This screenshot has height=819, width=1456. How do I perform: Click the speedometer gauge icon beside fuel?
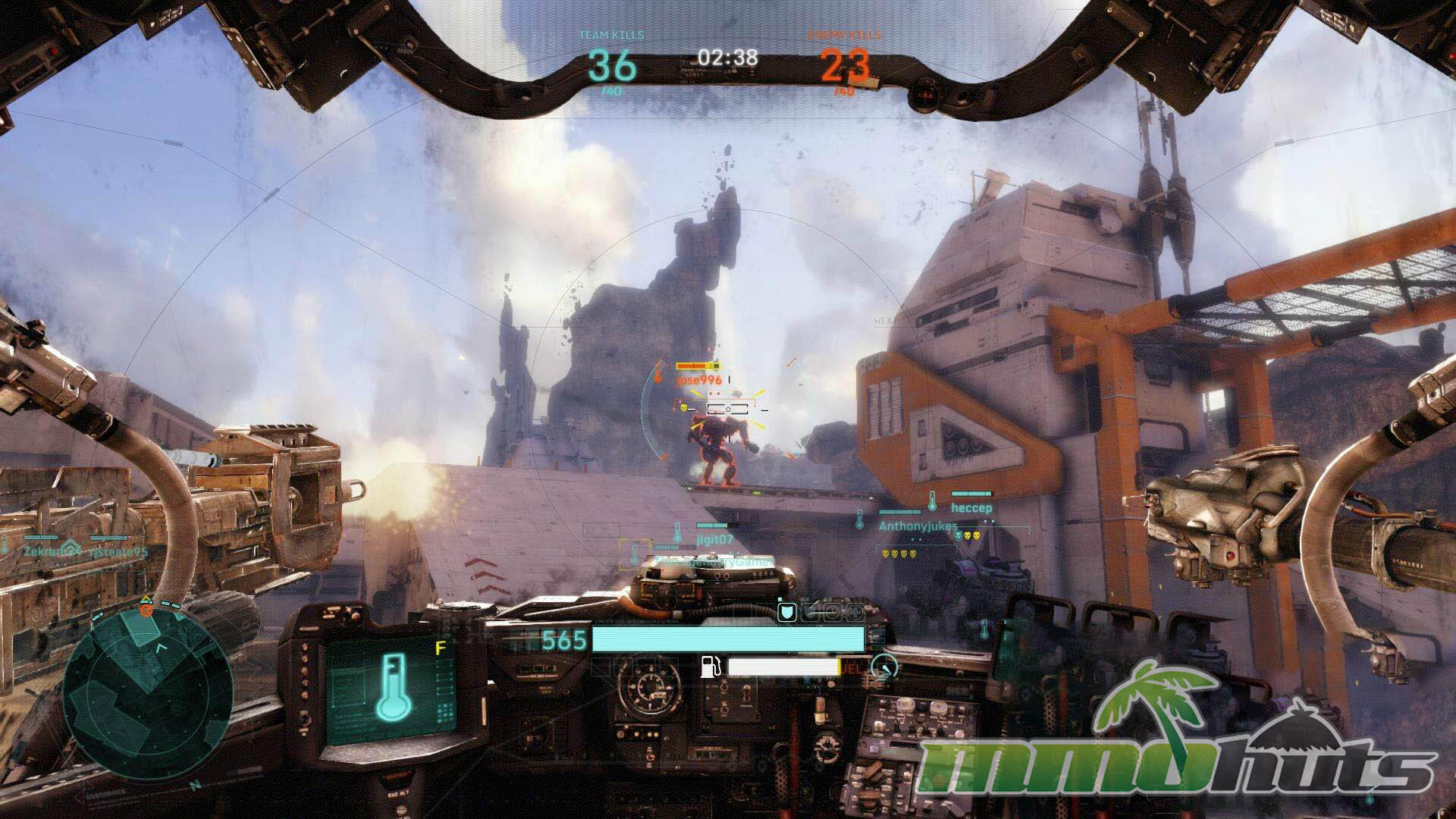click(884, 667)
